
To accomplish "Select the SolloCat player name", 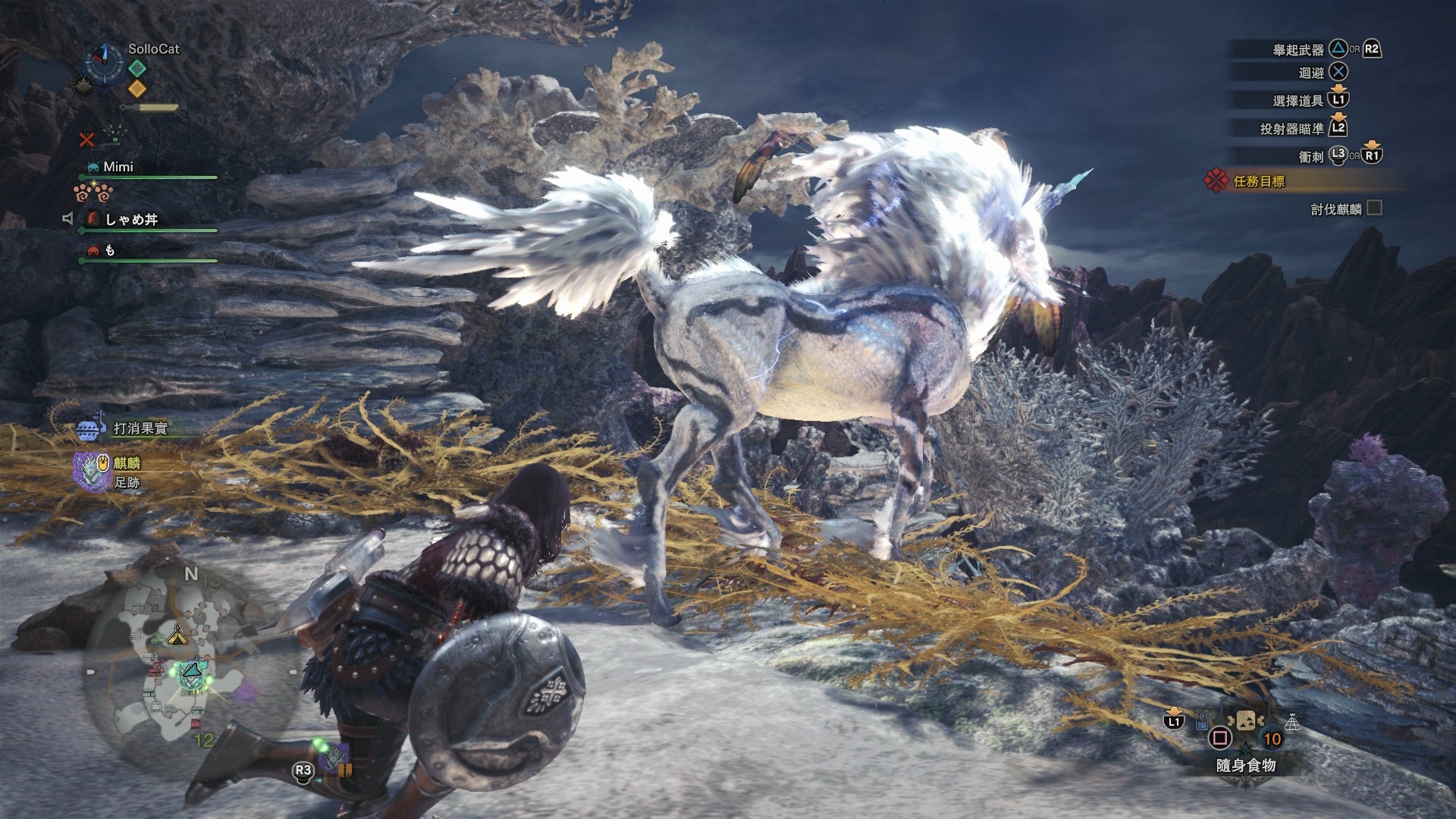I will [154, 49].
